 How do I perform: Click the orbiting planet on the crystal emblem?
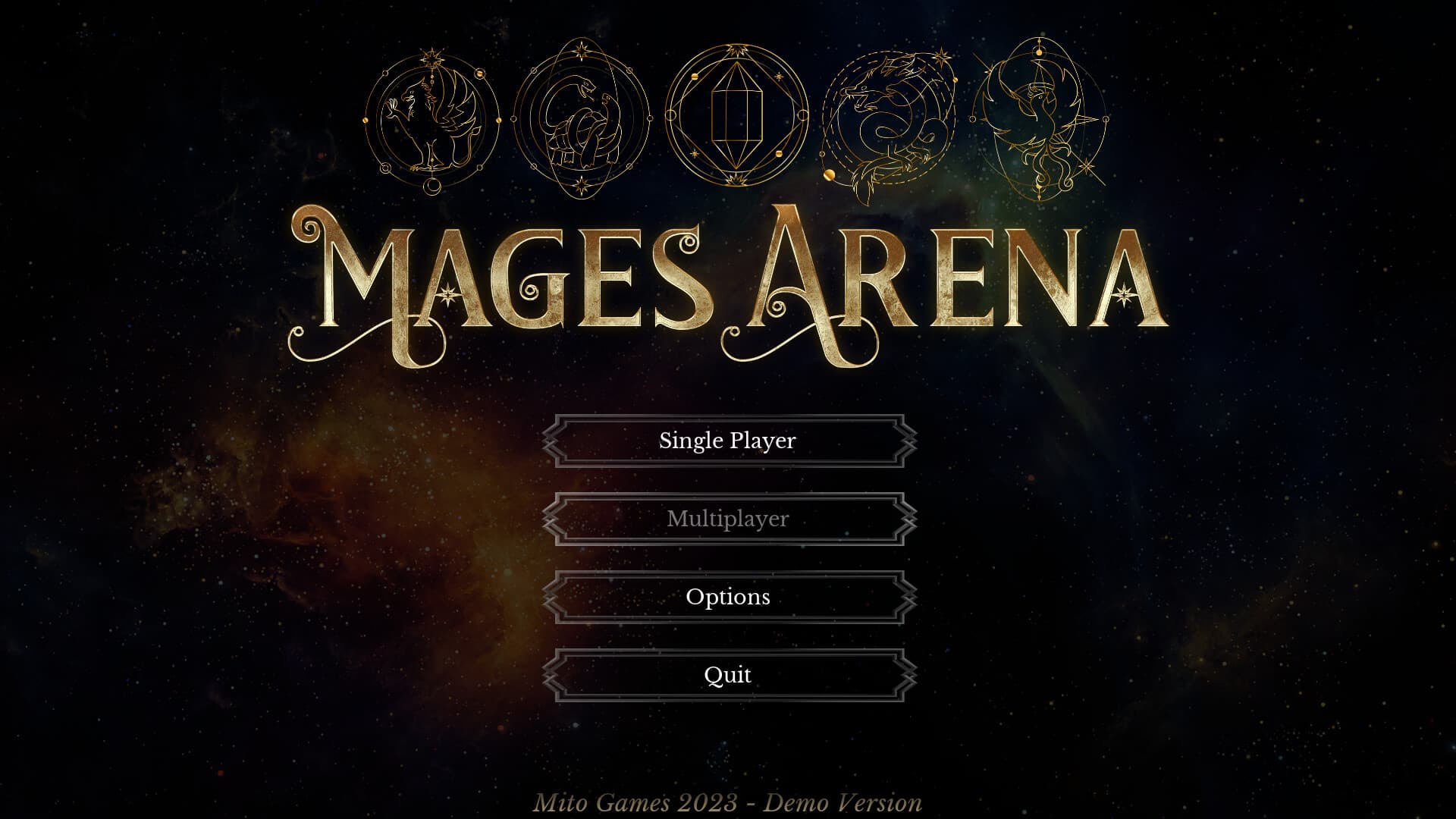point(695,76)
